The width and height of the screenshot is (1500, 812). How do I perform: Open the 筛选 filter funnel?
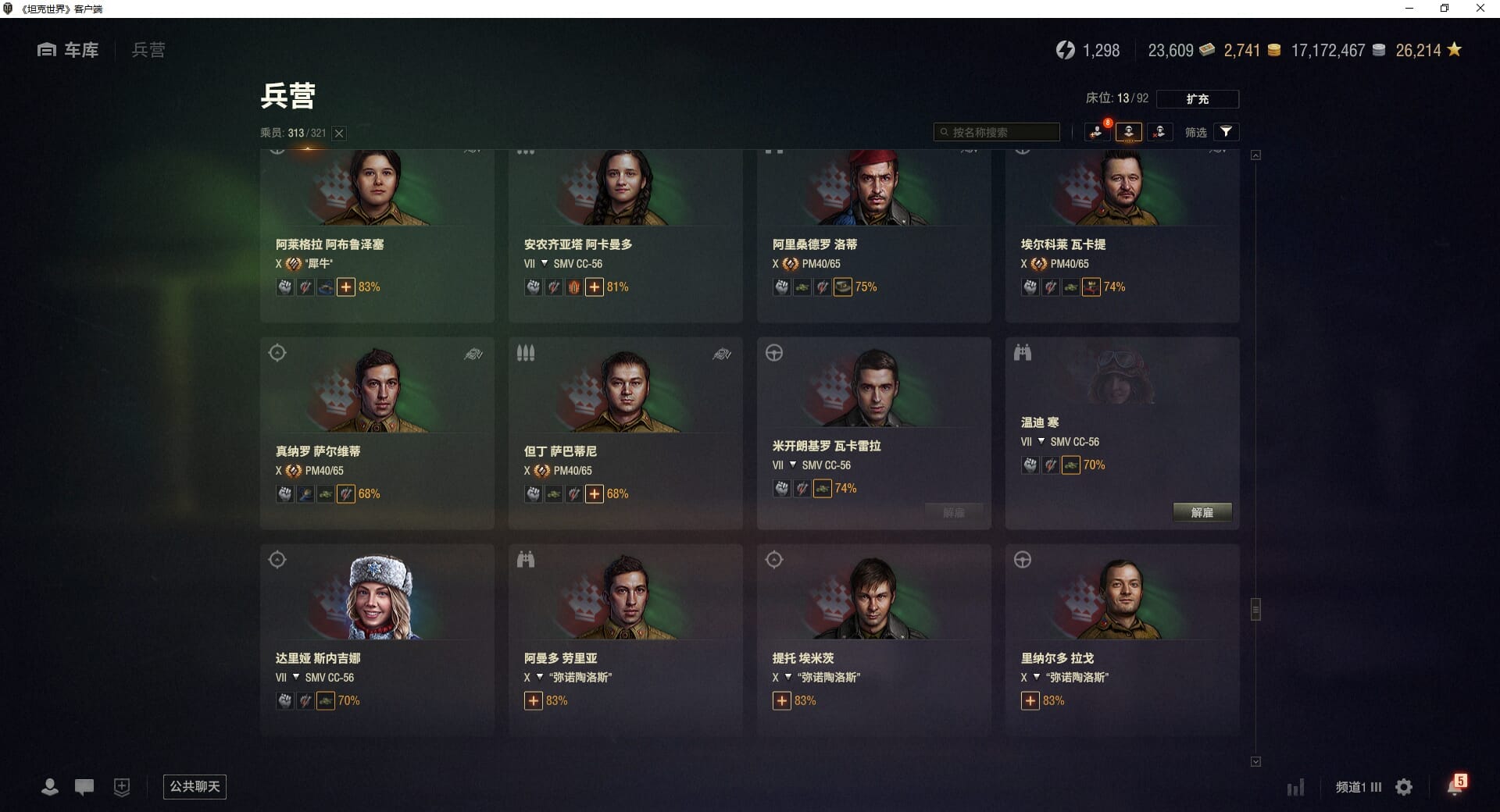pos(1226,132)
